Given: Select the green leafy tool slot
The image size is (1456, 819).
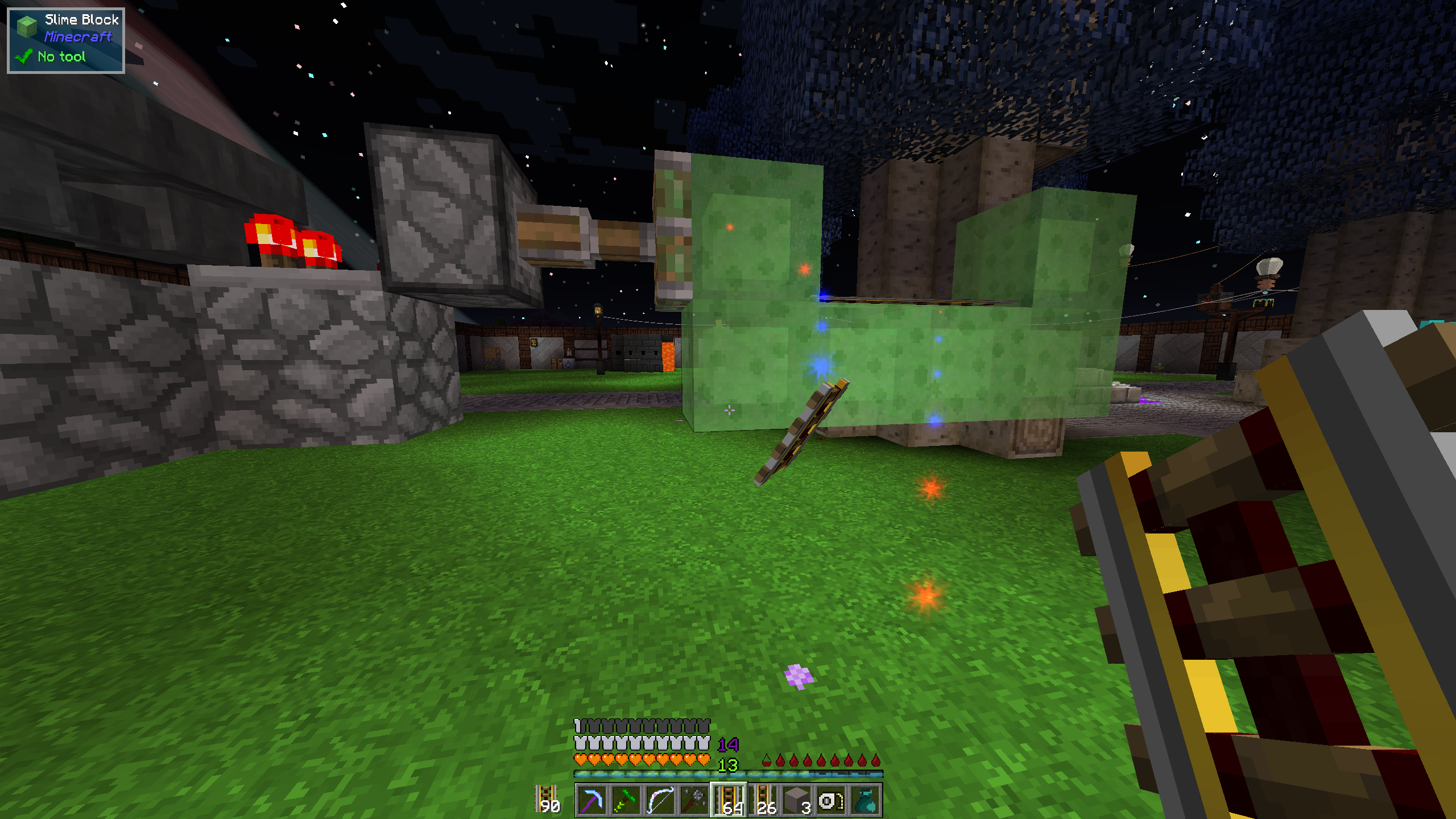Looking at the screenshot, I should pos(626,800).
